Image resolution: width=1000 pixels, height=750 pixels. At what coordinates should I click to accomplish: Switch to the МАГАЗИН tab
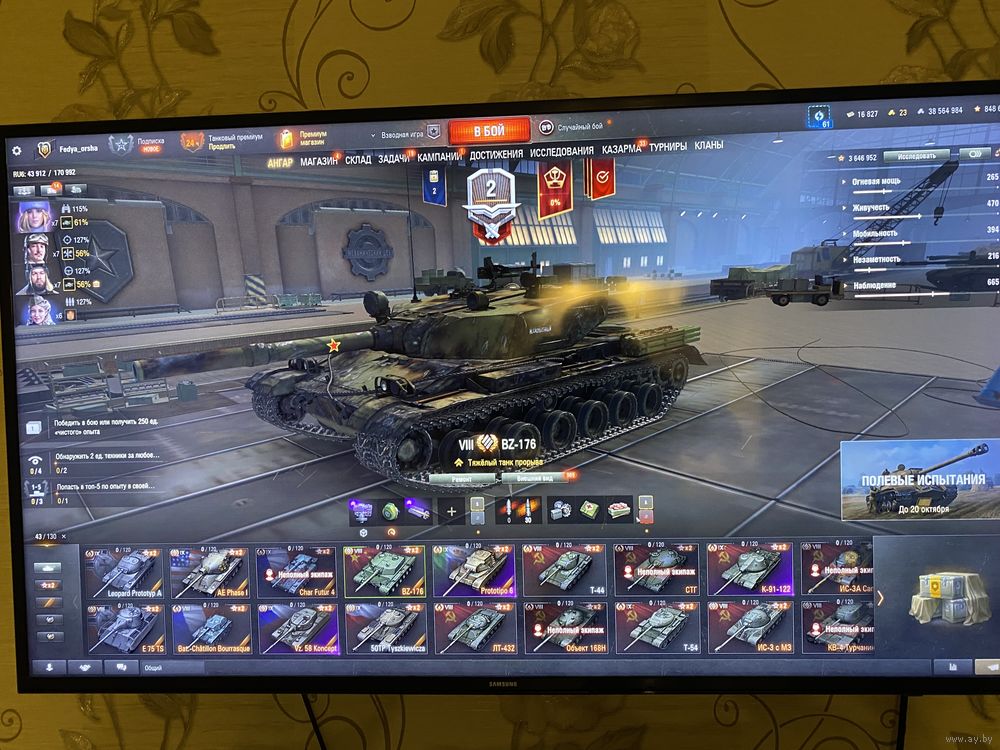click(320, 160)
